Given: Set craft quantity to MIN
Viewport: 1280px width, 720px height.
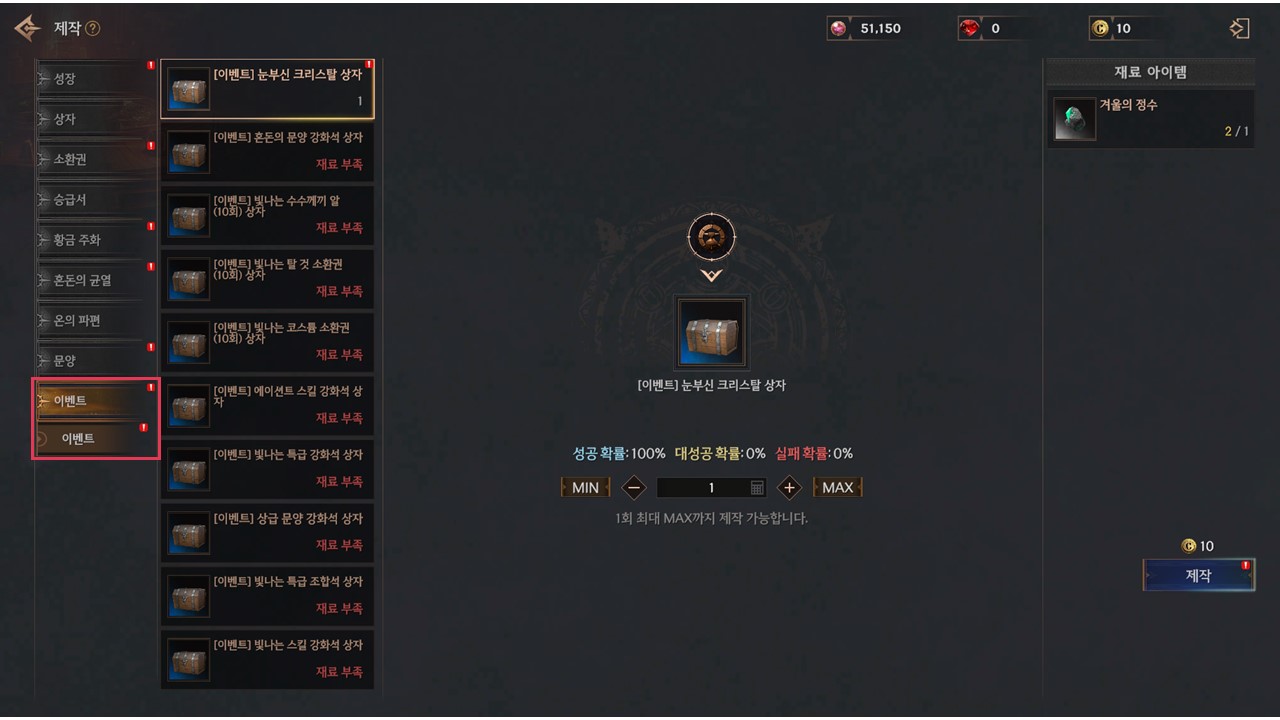Looking at the screenshot, I should coord(585,488).
